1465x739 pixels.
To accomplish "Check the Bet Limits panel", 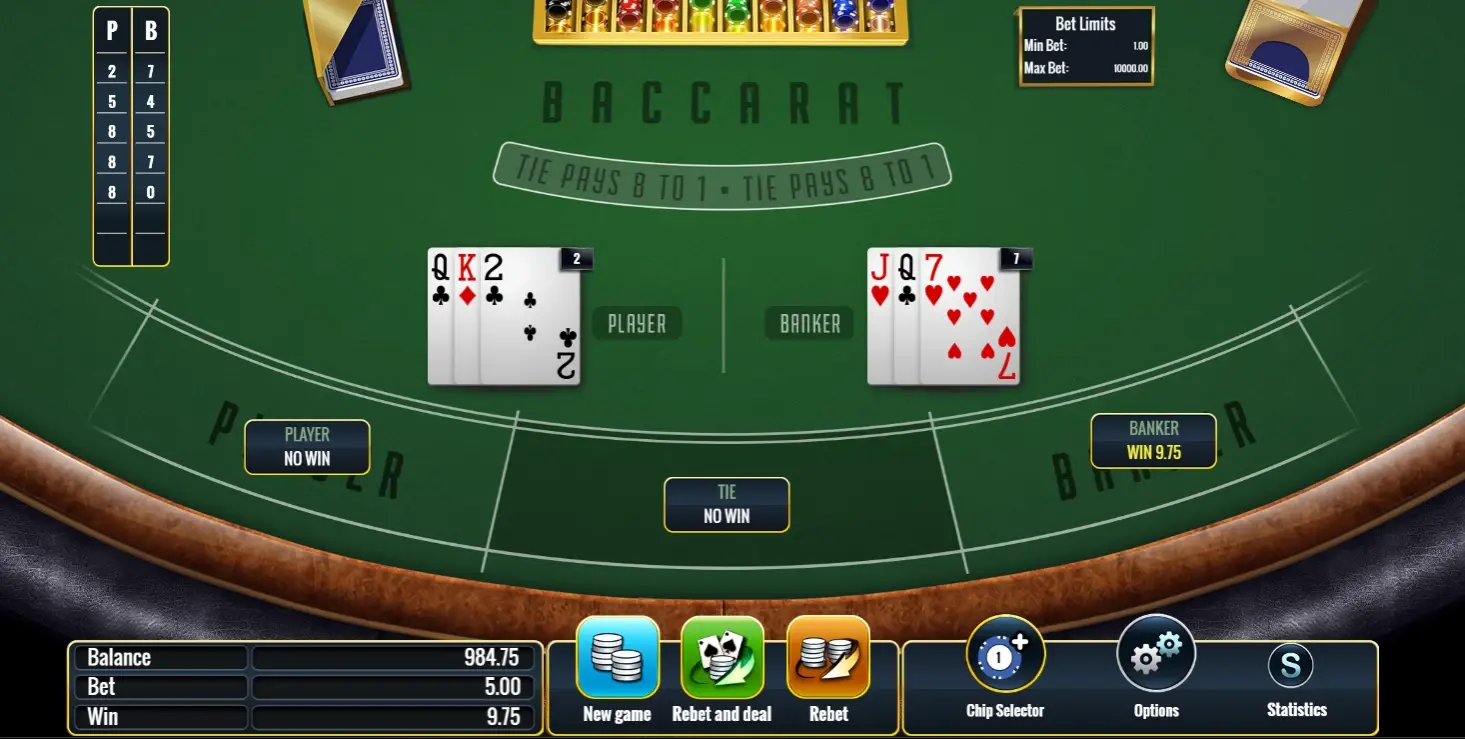I will point(1086,45).
